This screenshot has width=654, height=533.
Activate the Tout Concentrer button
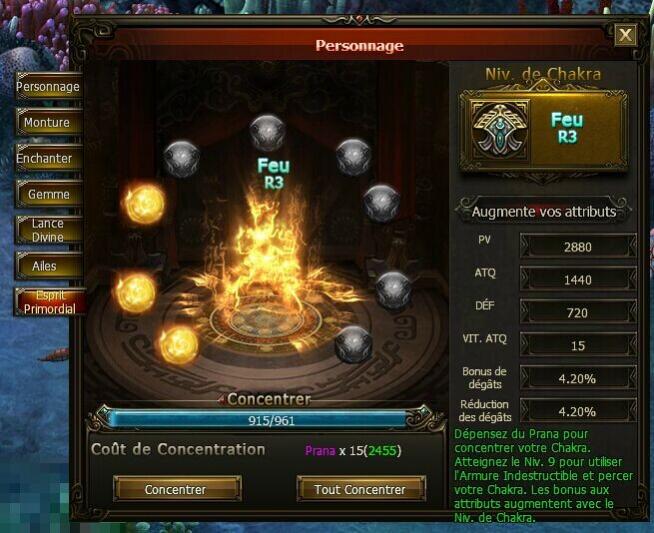coord(360,490)
